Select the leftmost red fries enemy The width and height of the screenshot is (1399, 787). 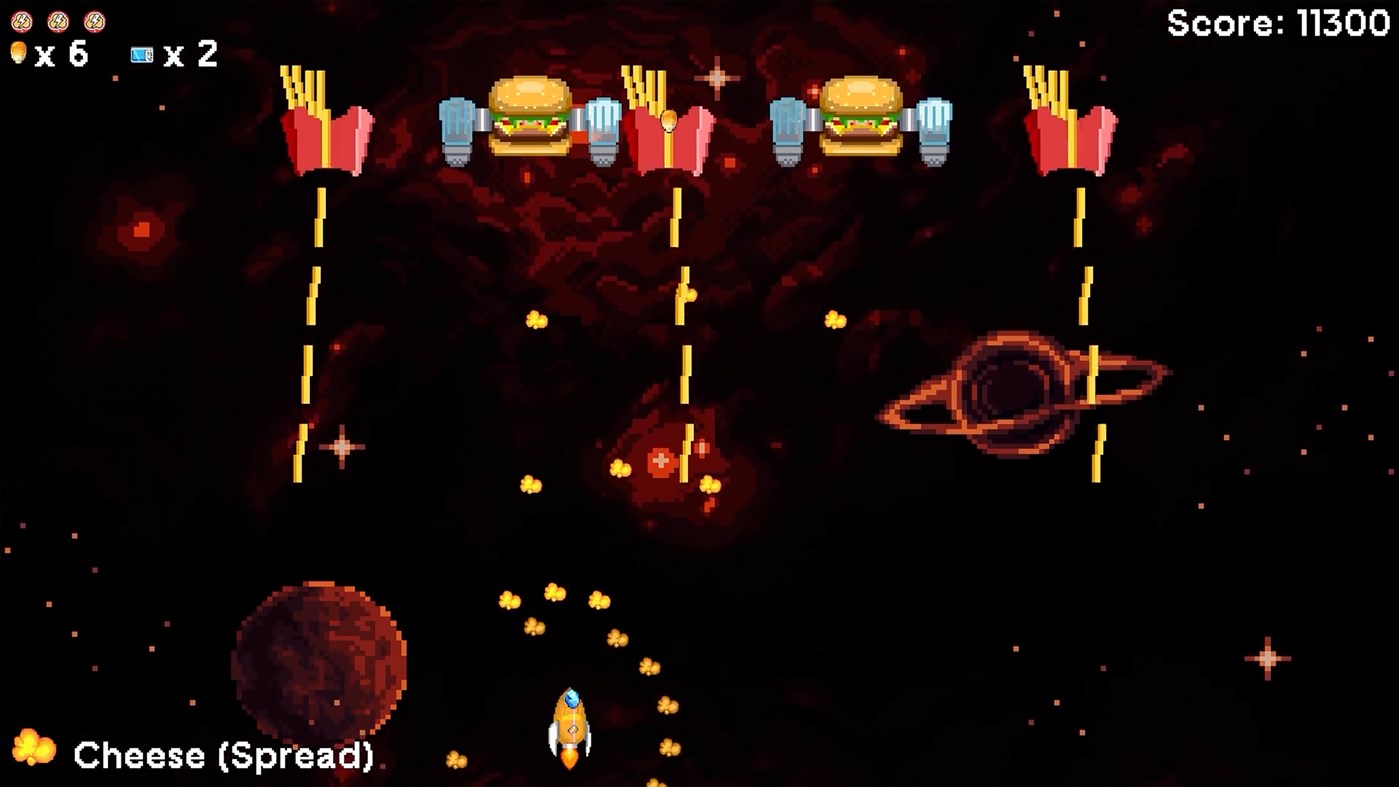click(x=323, y=125)
